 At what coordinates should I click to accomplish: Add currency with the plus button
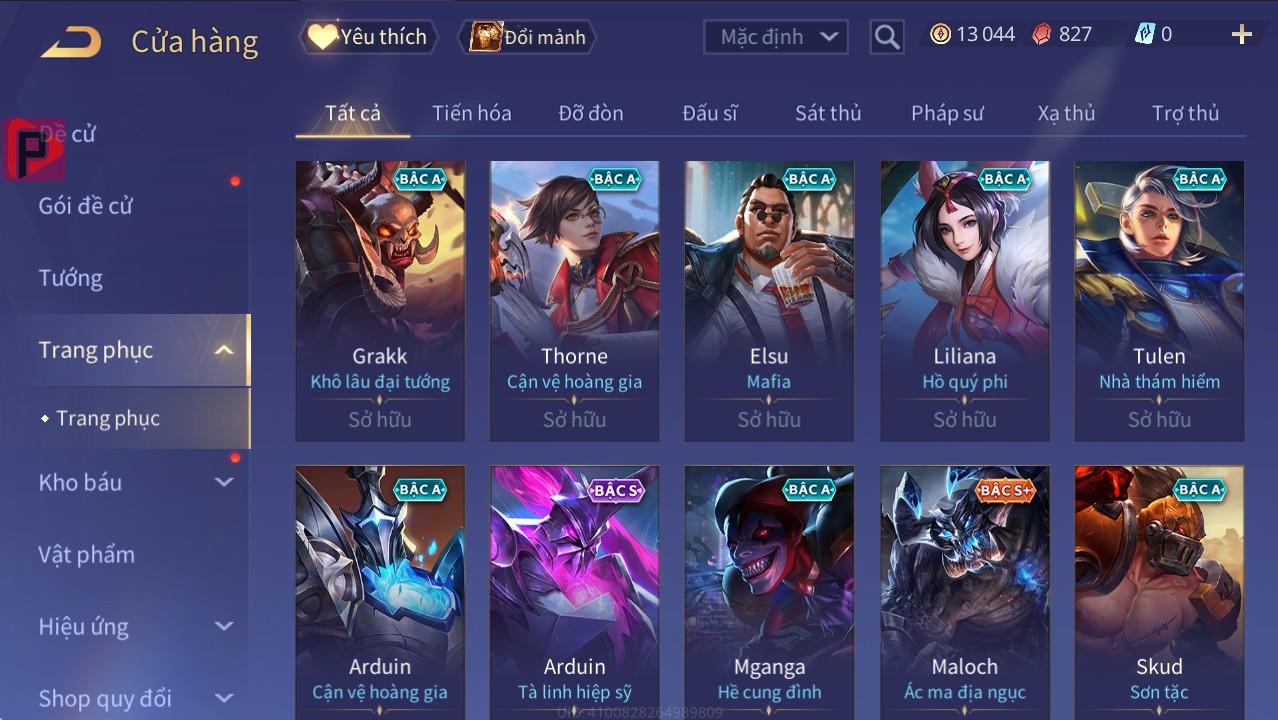pyautogui.click(x=1241, y=36)
